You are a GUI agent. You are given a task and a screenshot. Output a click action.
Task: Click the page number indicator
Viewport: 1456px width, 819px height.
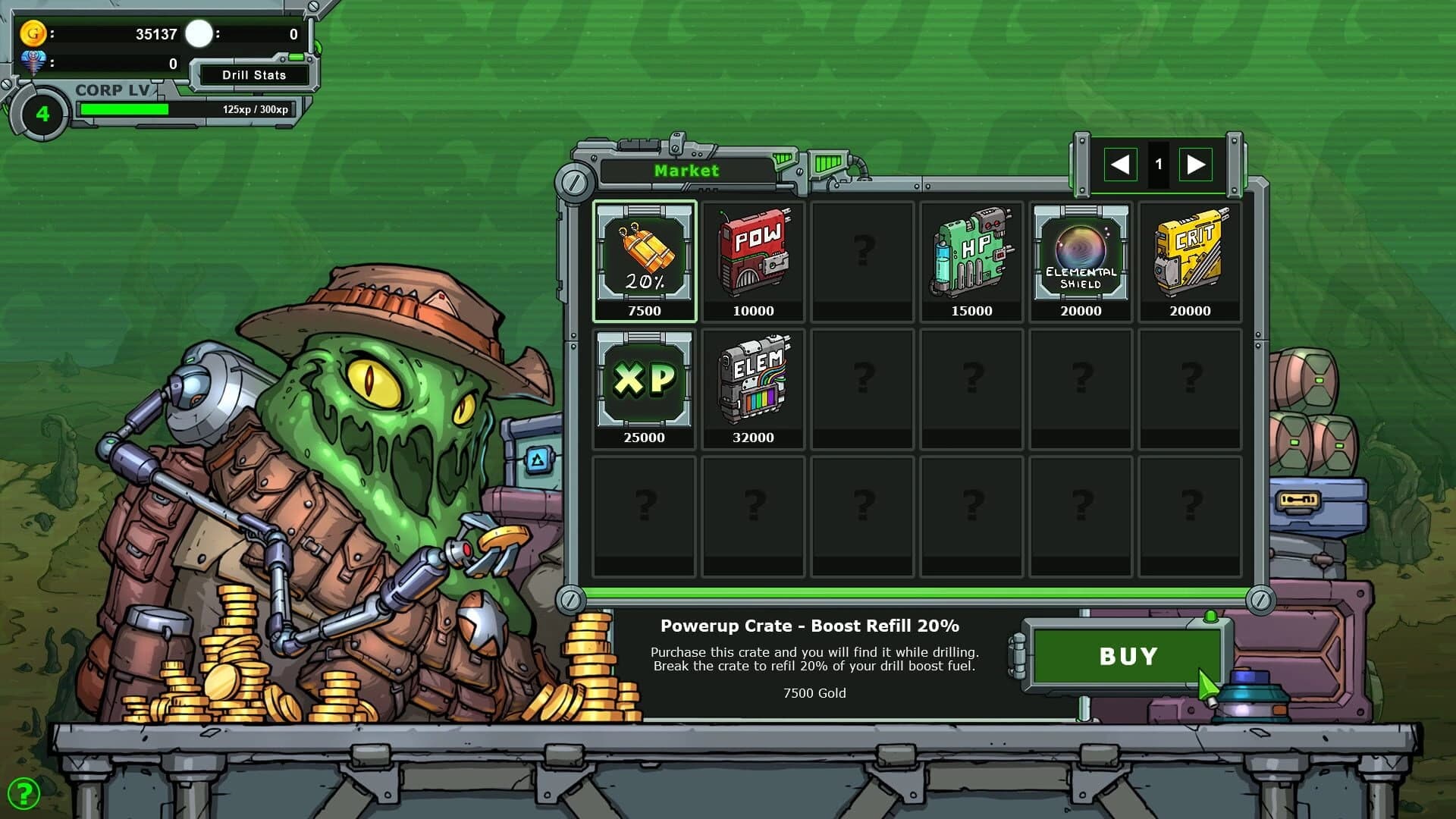coord(1159,162)
